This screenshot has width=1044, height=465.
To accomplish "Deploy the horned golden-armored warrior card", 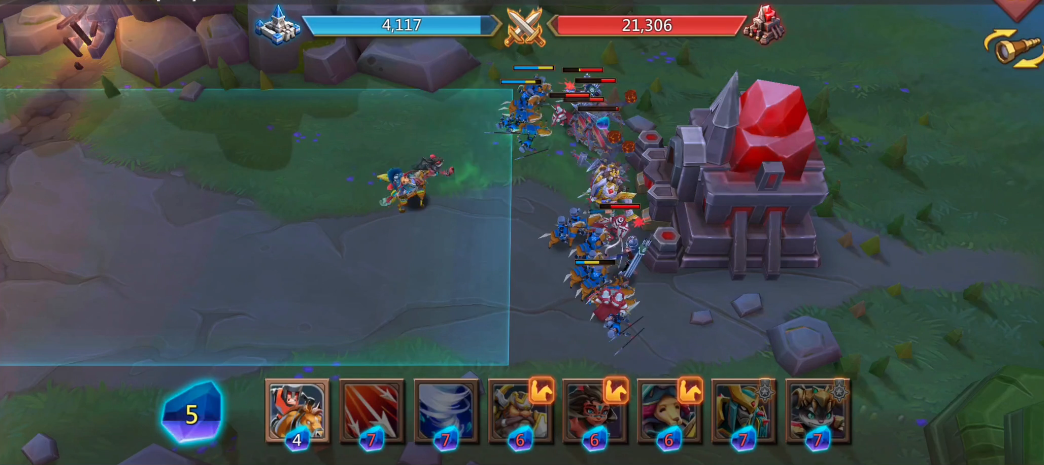I will [x=520, y=410].
